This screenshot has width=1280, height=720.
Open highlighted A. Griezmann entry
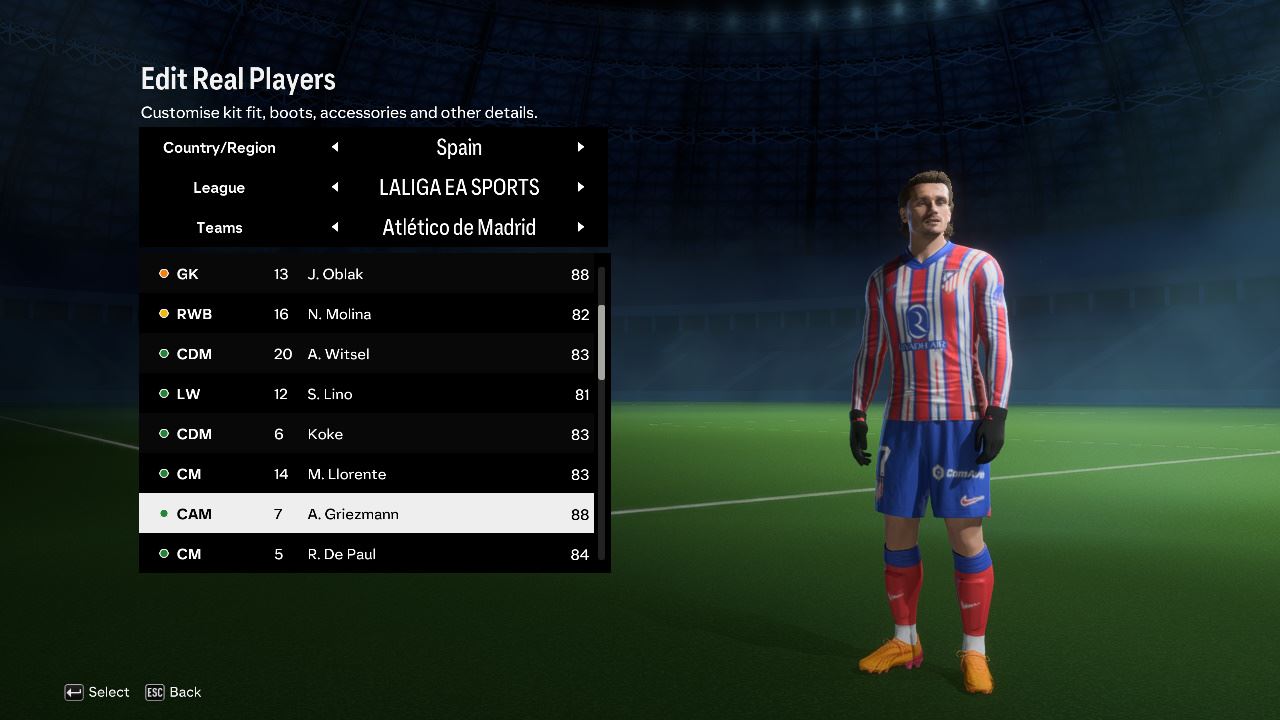(x=366, y=514)
